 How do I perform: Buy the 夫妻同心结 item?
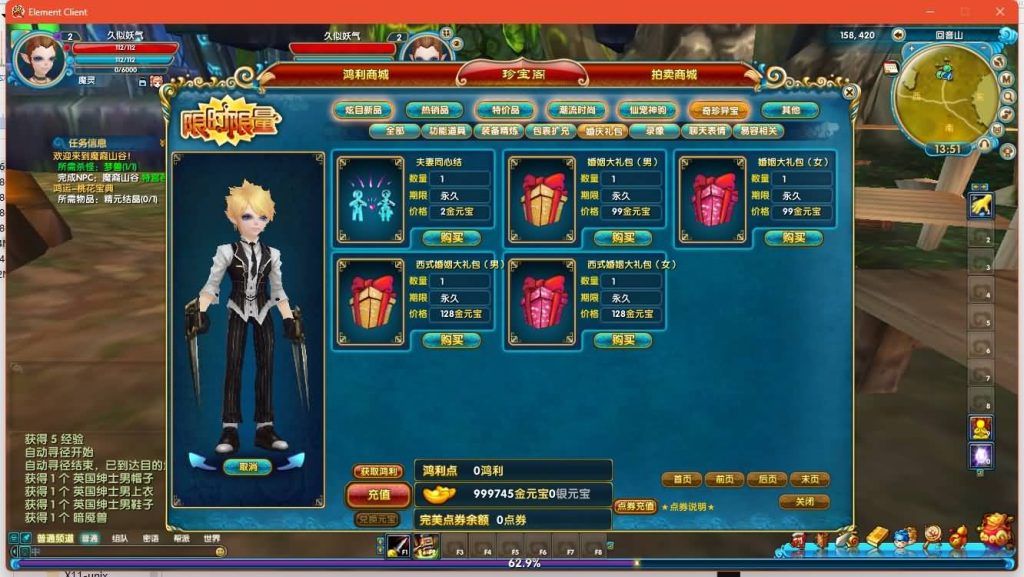point(451,238)
